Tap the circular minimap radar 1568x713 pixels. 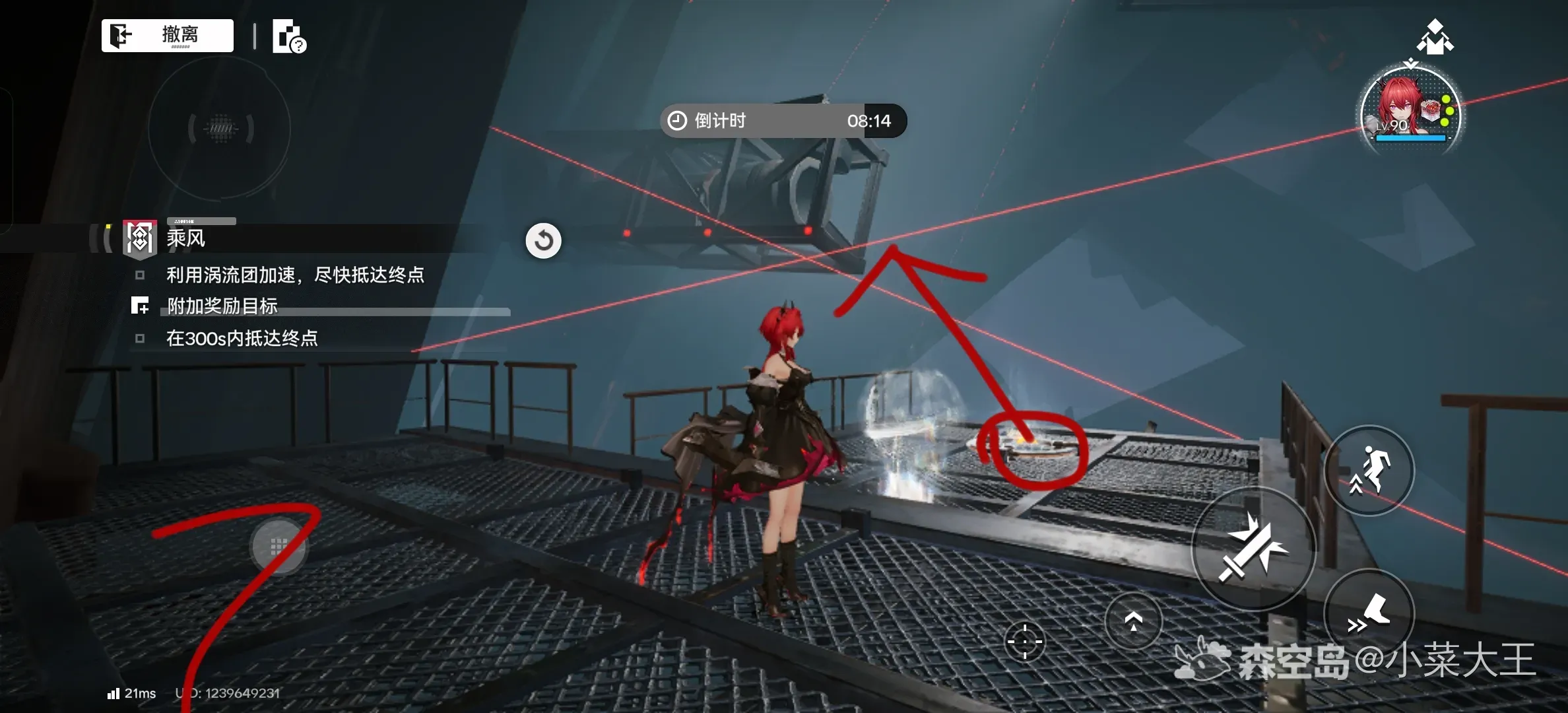tap(220, 128)
